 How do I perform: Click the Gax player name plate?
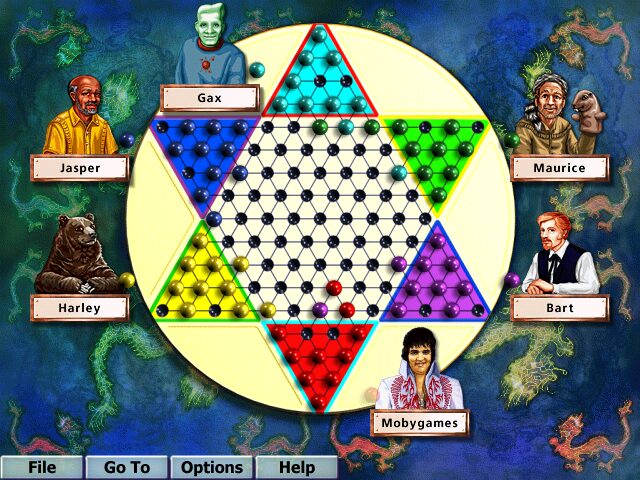click(209, 99)
